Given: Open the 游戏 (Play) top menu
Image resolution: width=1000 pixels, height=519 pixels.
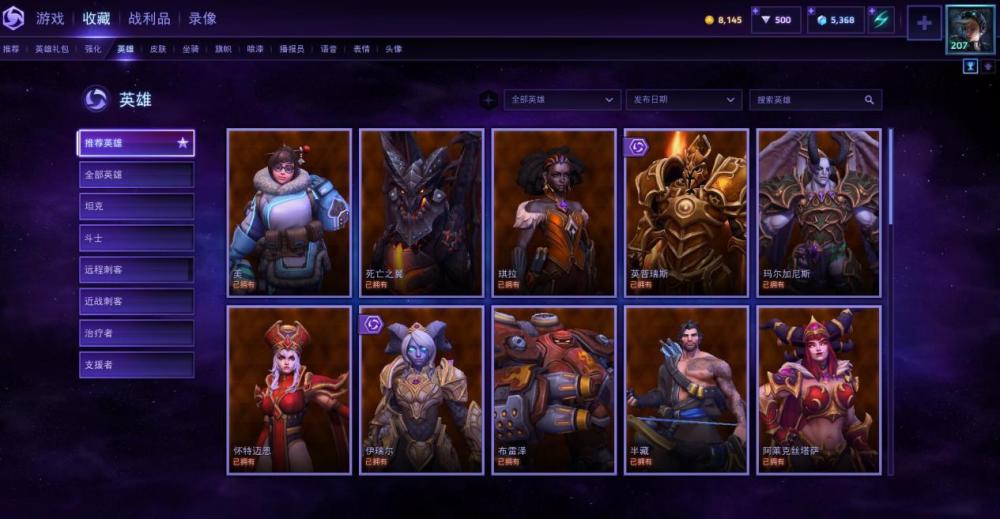Looking at the screenshot, I should [50, 18].
